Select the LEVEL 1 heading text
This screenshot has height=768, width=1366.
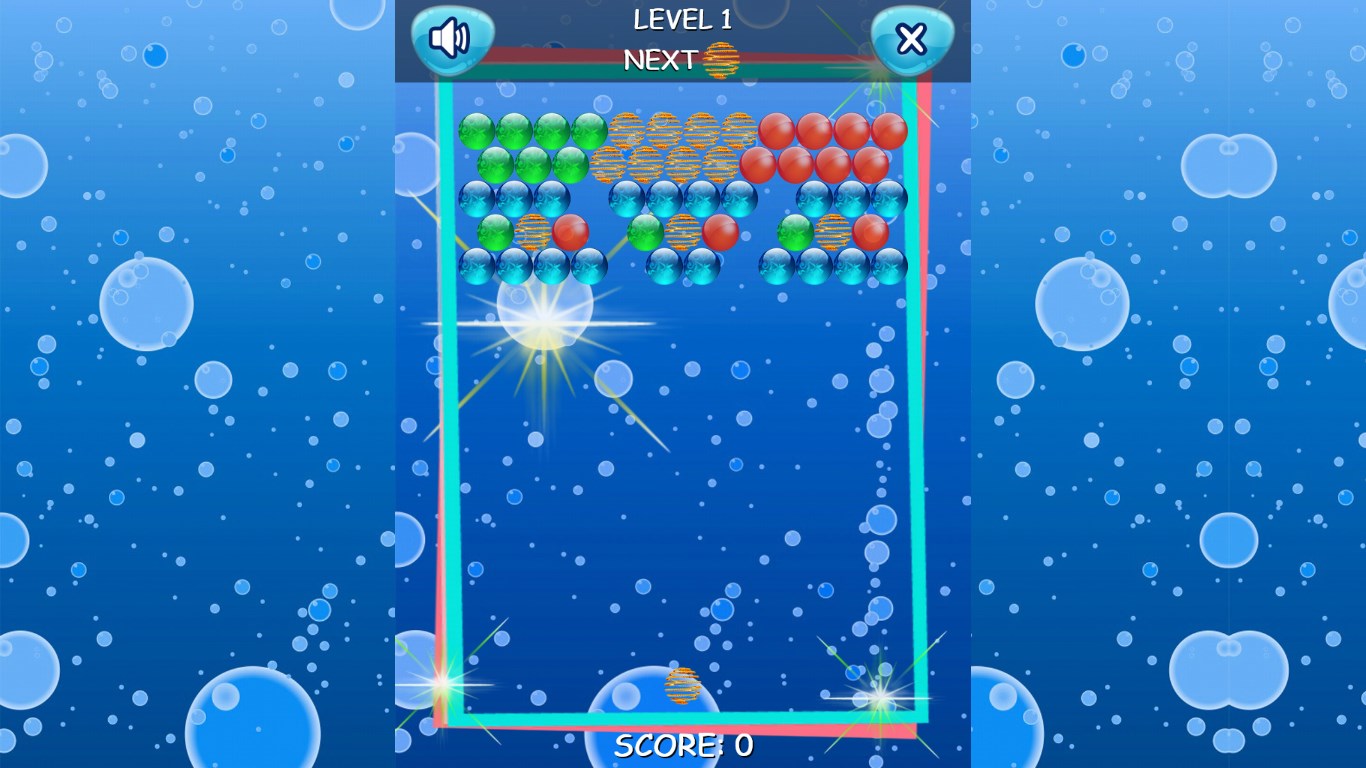click(681, 21)
